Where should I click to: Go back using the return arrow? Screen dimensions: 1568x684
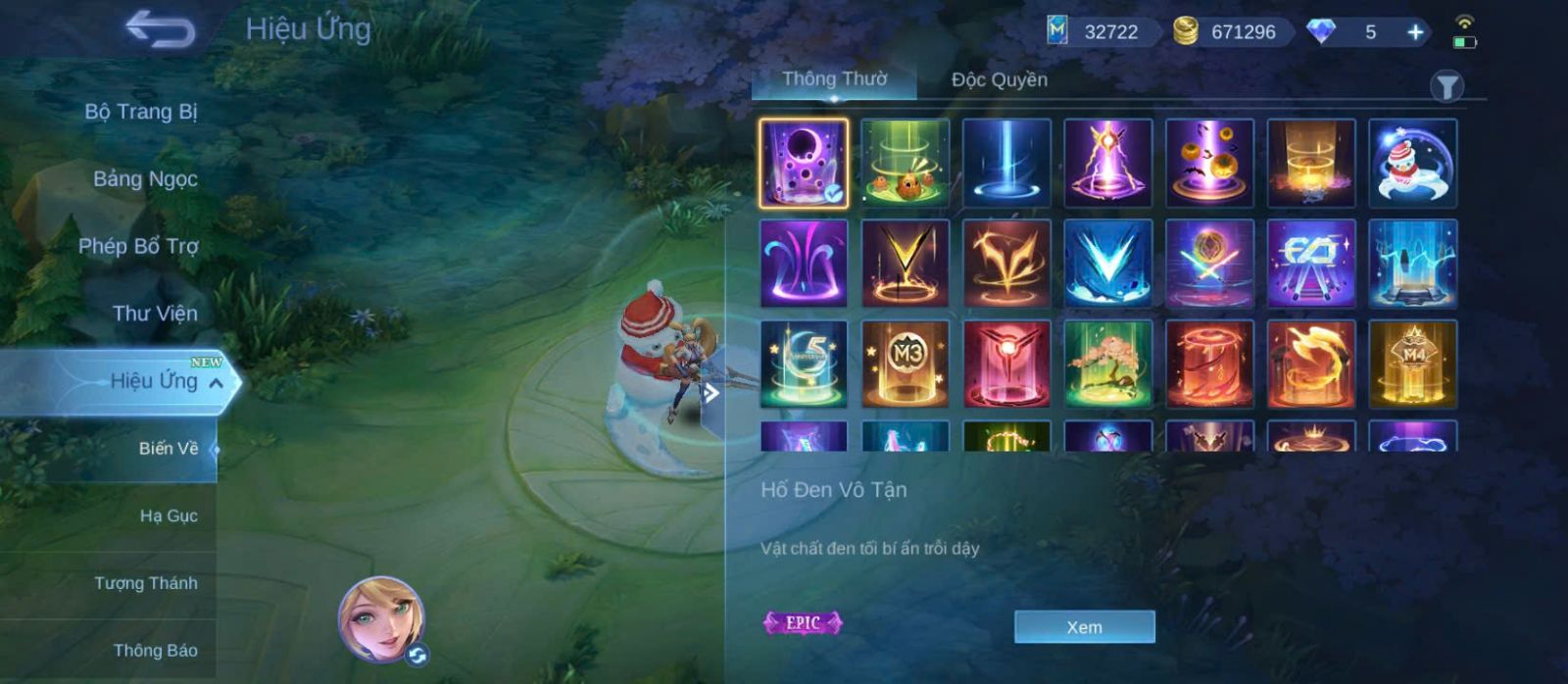pos(160,29)
